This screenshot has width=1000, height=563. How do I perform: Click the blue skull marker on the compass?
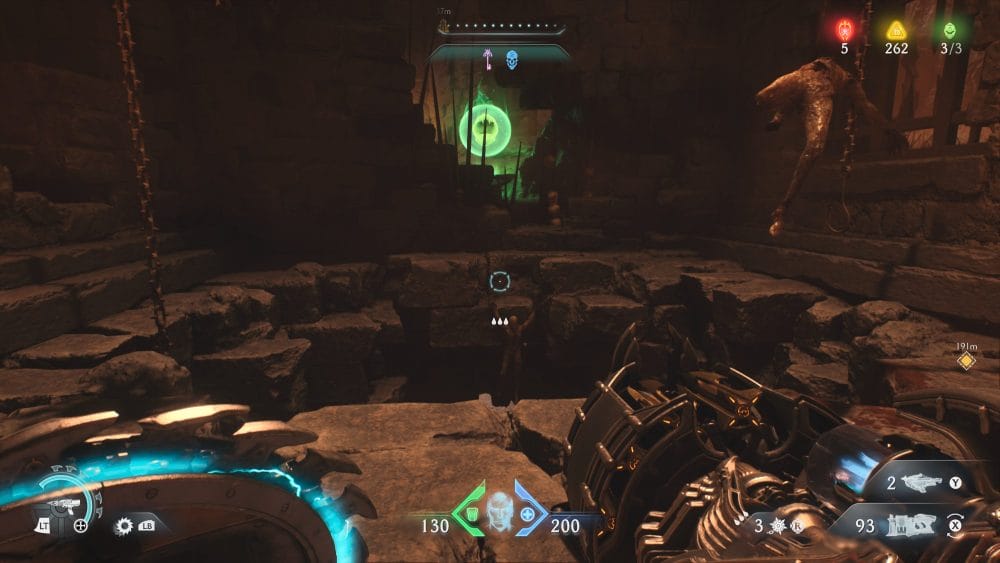coord(512,60)
